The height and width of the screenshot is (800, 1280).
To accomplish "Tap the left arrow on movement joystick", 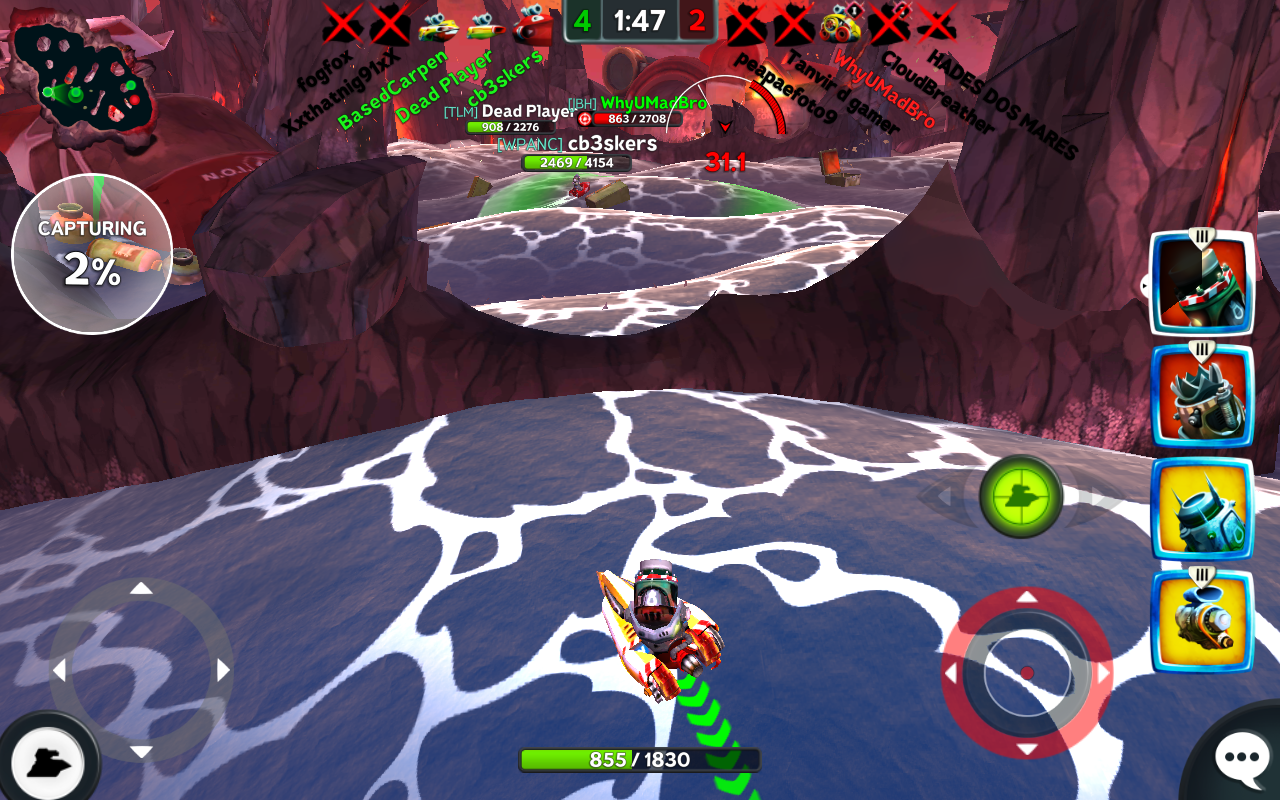I will coord(59,670).
